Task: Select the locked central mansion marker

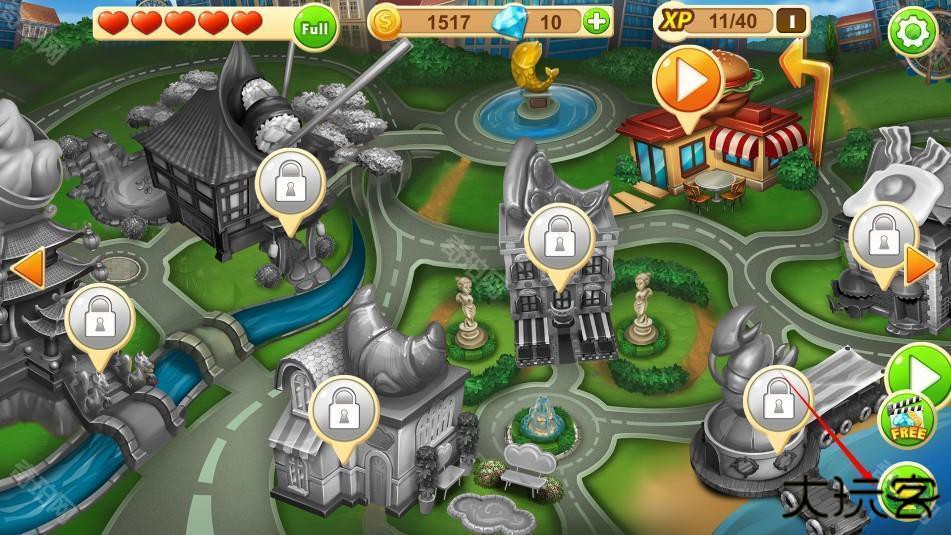Action: coord(559,239)
